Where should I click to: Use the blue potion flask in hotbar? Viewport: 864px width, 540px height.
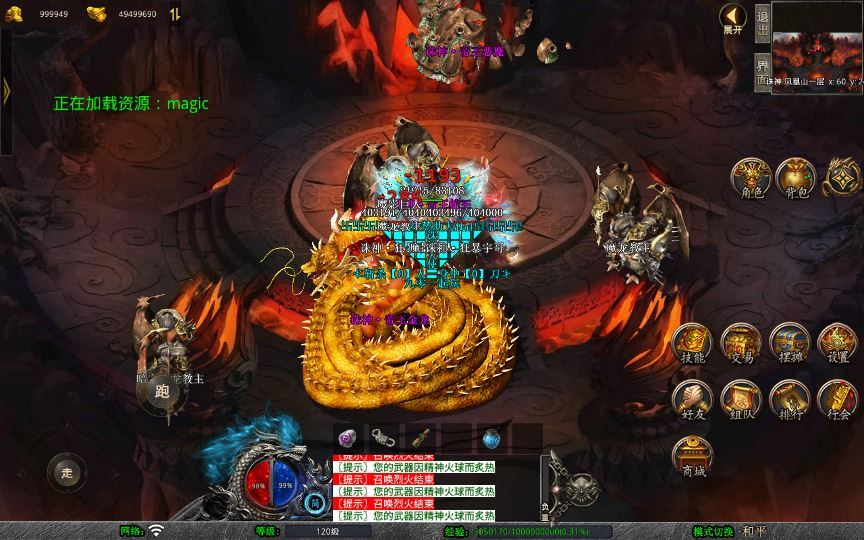[x=491, y=437]
